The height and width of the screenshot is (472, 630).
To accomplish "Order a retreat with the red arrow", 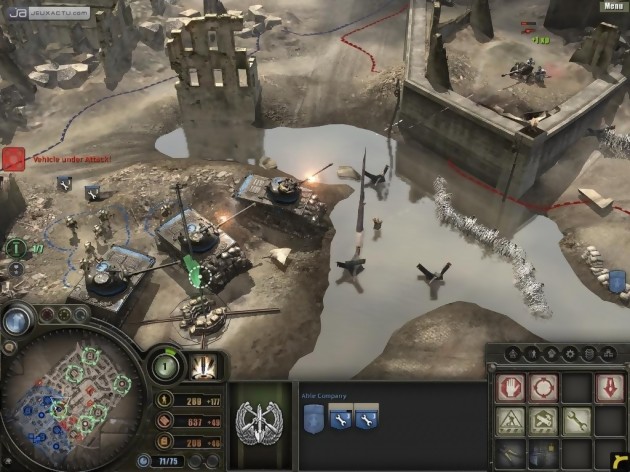I will click(x=608, y=386).
